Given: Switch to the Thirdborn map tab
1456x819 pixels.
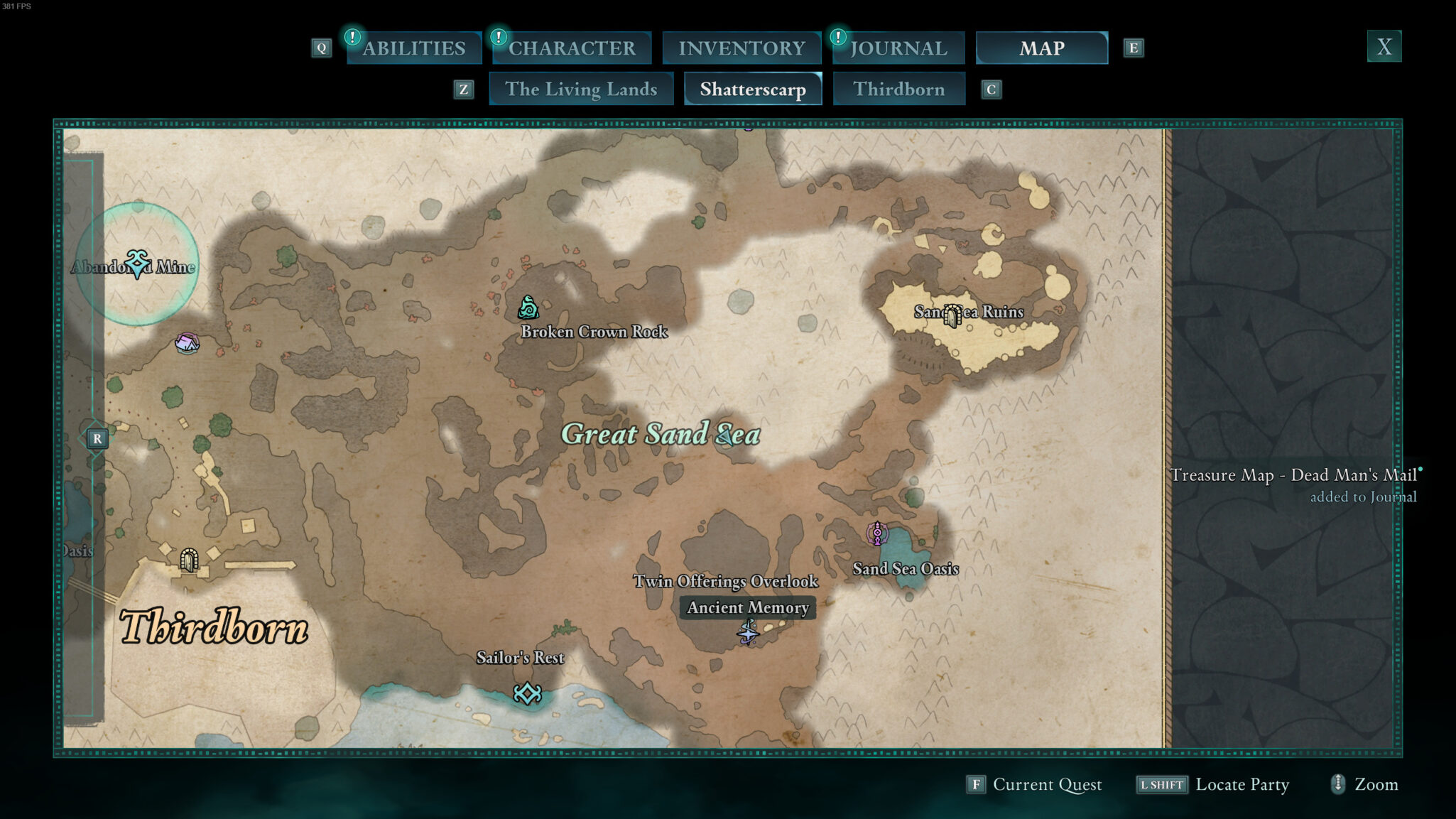Looking at the screenshot, I should (x=898, y=90).
